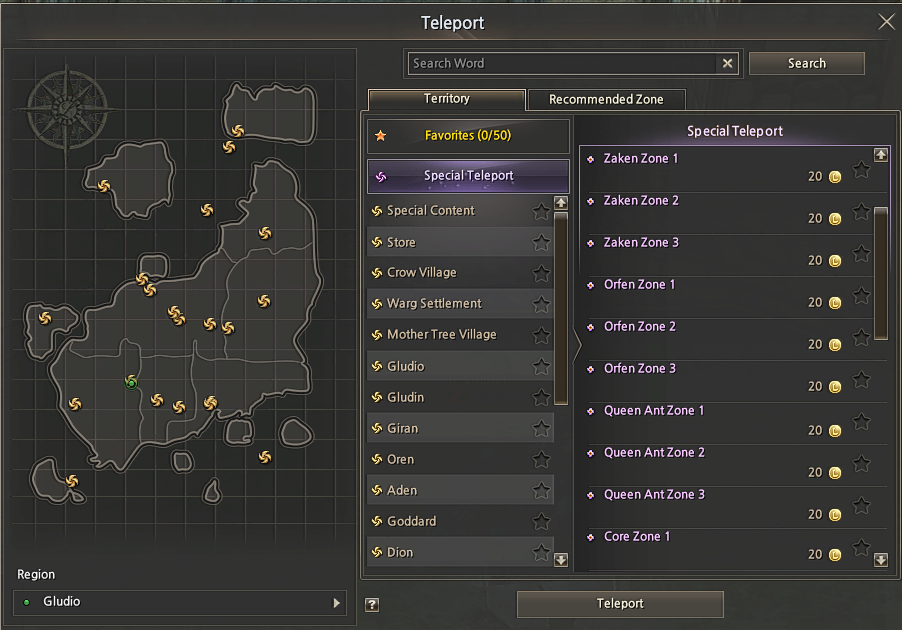The width and height of the screenshot is (902, 630).
Task: Select the Territory tab
Action: [446, 99]
